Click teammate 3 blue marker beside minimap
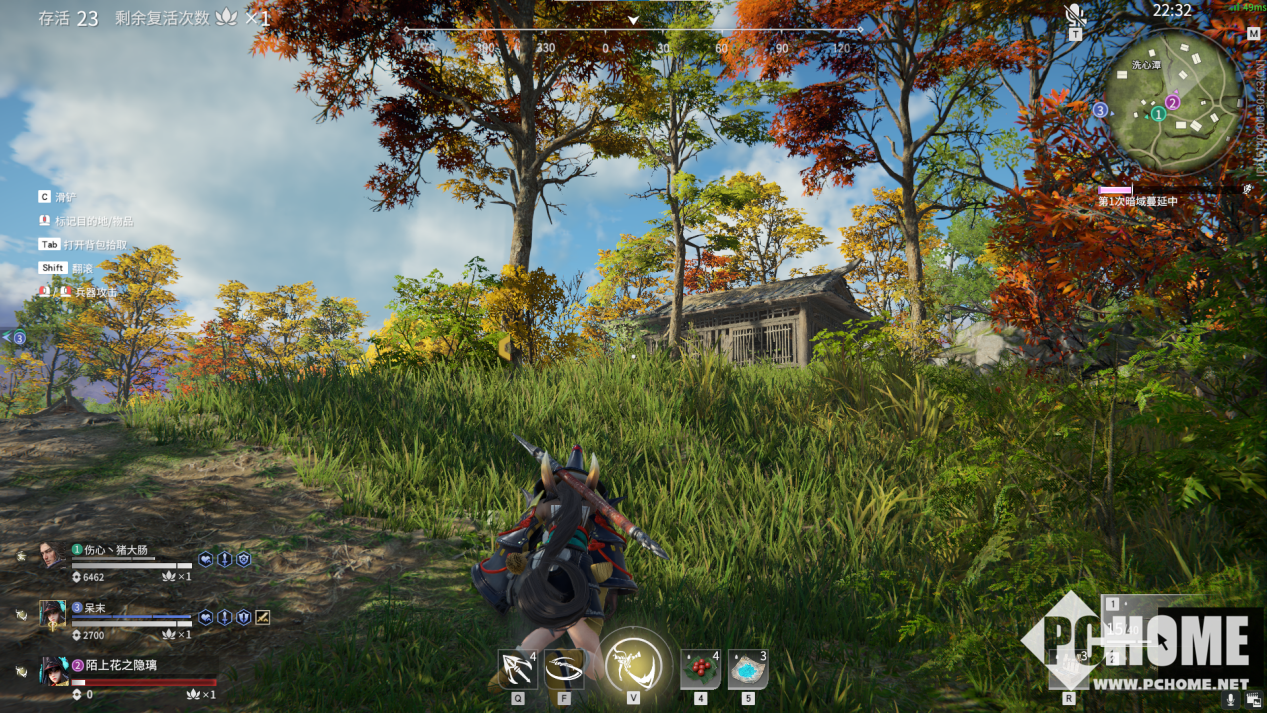1267x713 pixels. pyautogui.click(x=1100, y=110)
